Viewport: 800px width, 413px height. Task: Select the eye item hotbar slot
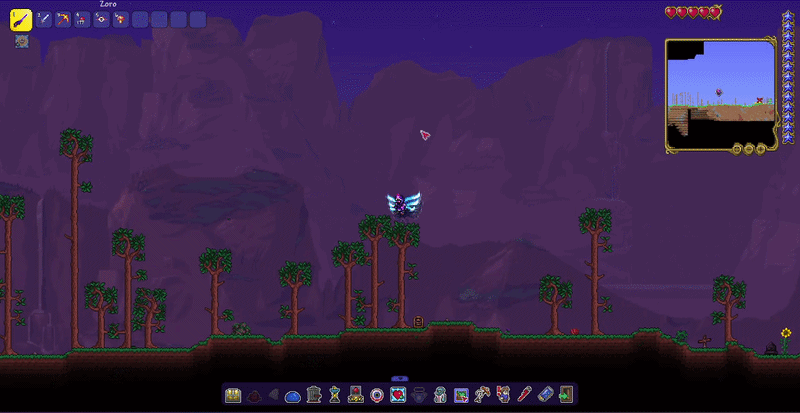click(101, 19)
